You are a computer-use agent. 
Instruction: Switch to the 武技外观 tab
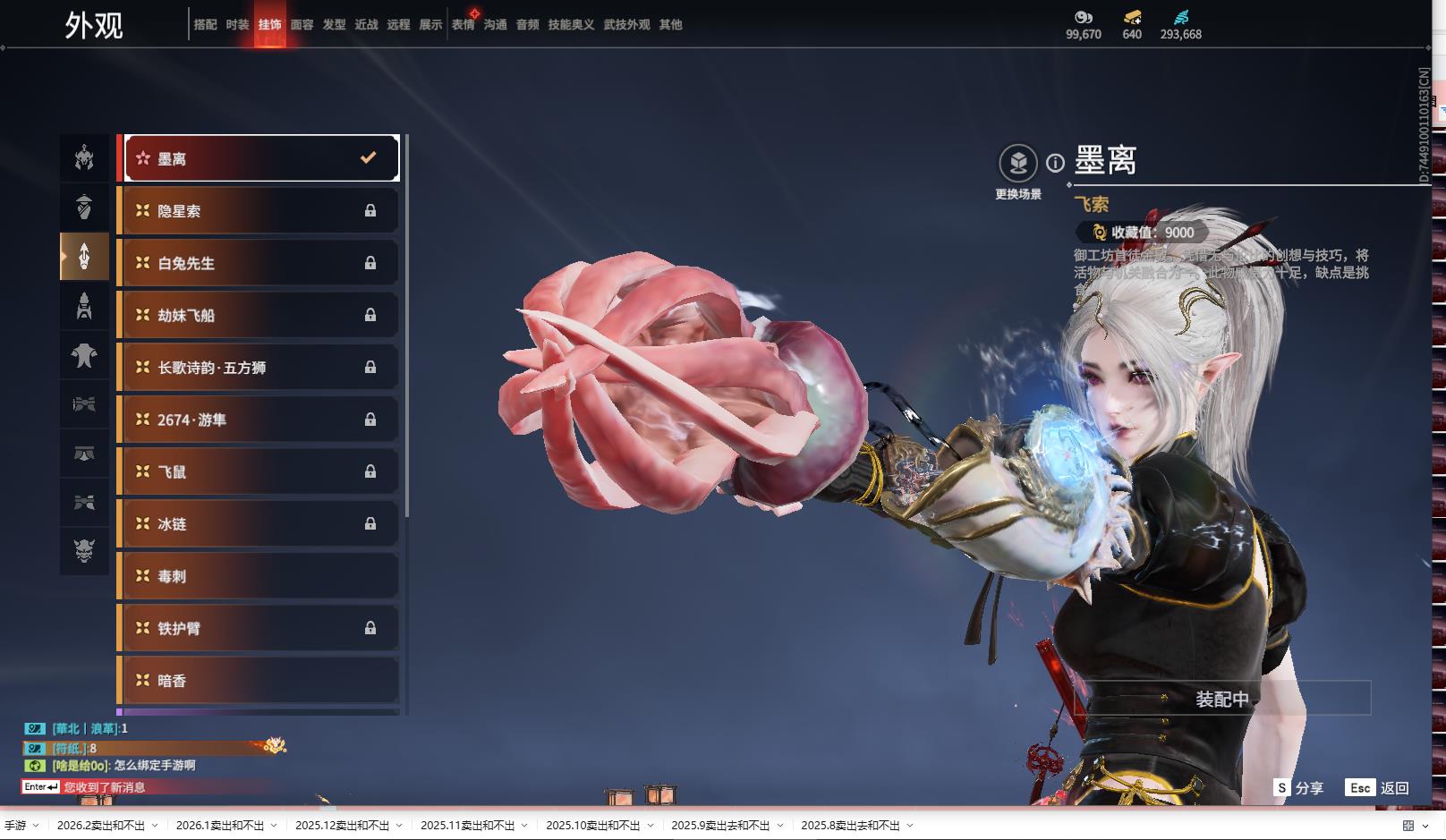[x=626, y=25]
